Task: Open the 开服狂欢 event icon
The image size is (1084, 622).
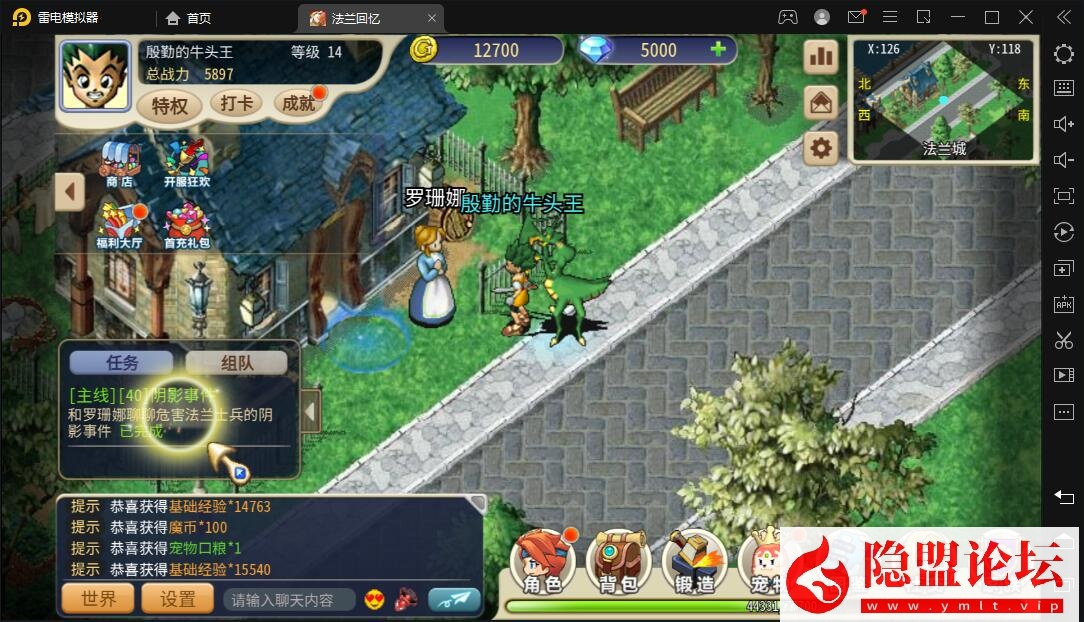Action: coord(186,163)
